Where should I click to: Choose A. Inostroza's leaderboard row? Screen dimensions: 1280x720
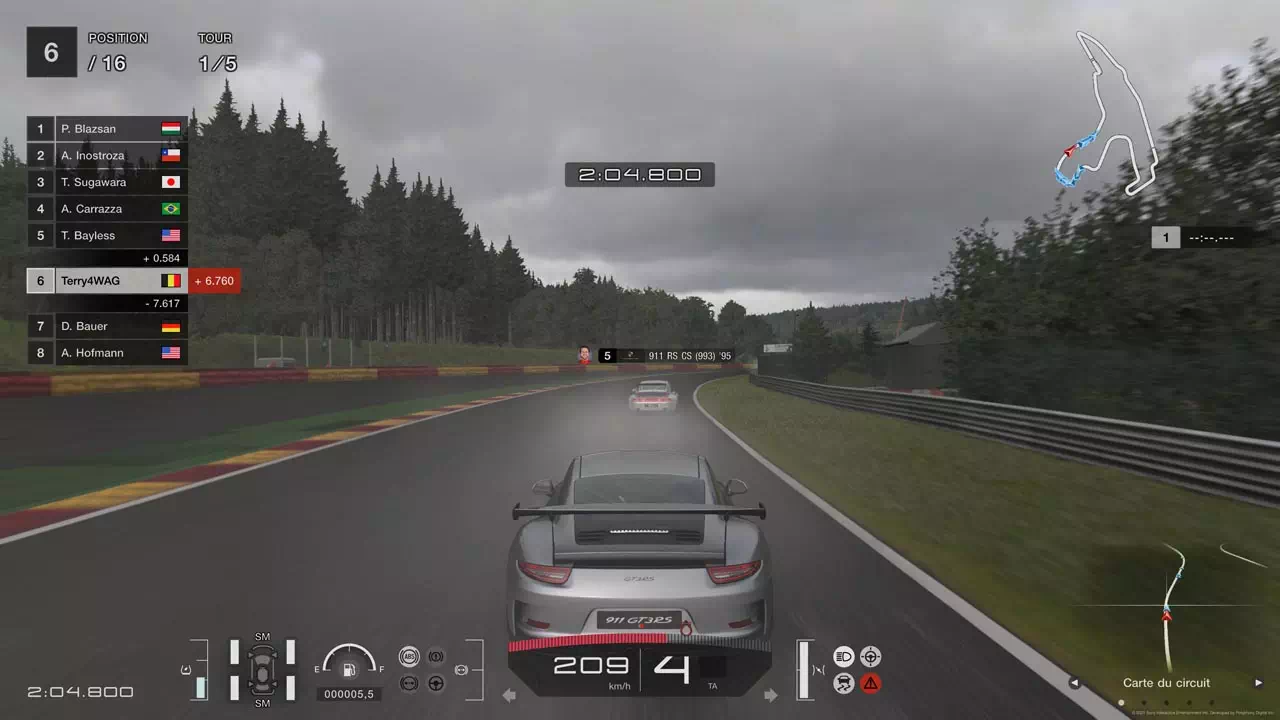(107, 156)
